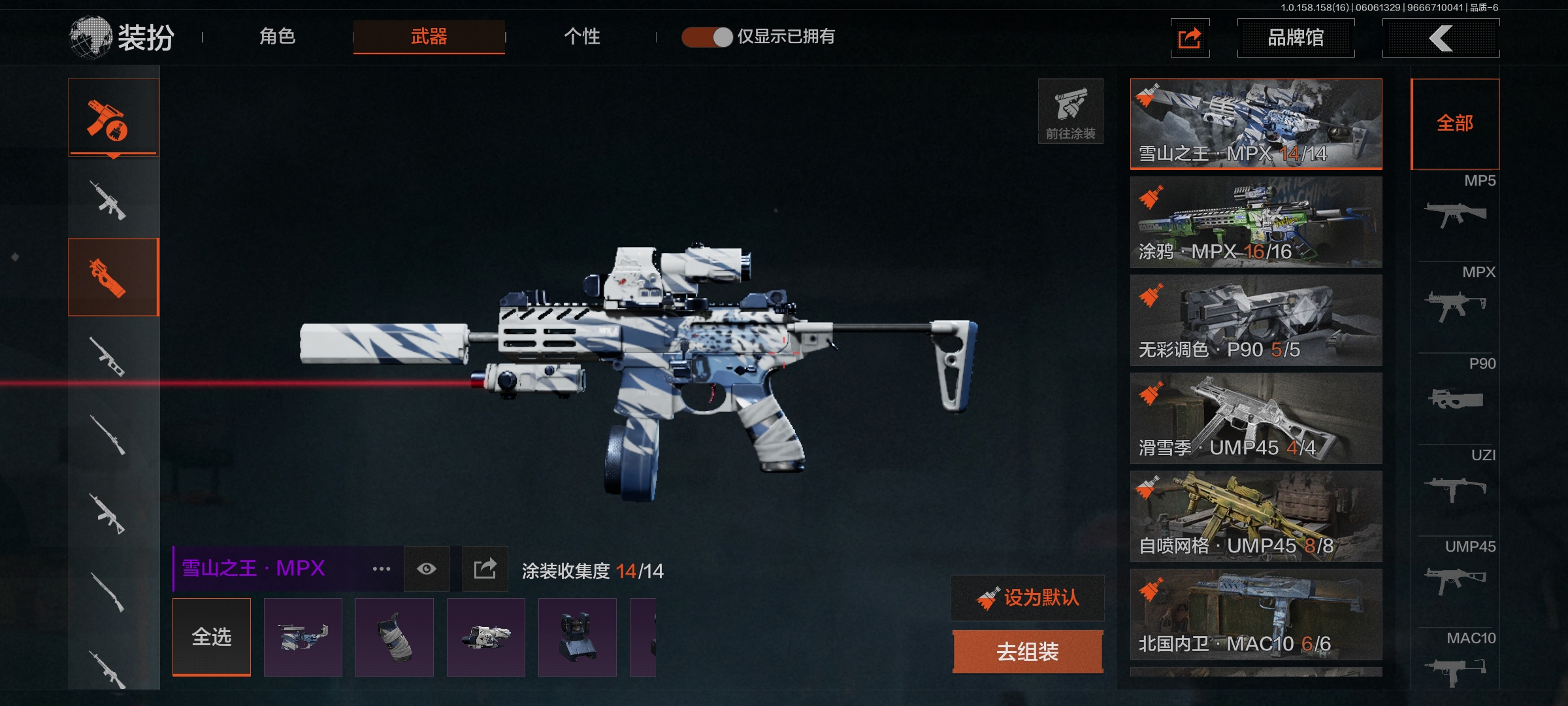The width and height of the screenshot is (1568, 706).
Task: Select the 雪山之王 · MPX skin
Action: [x=1256, y=124]
